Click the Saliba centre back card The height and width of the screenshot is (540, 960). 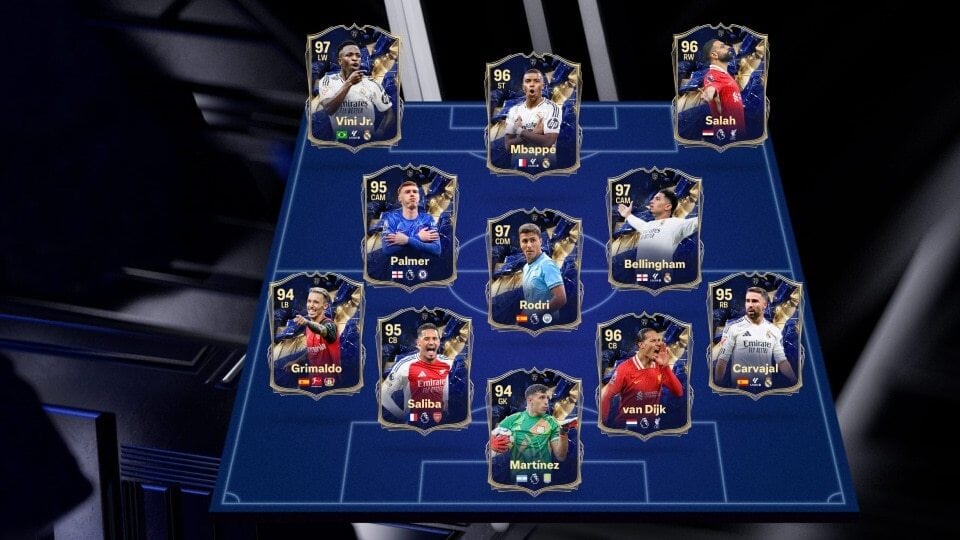coord(425,370)
